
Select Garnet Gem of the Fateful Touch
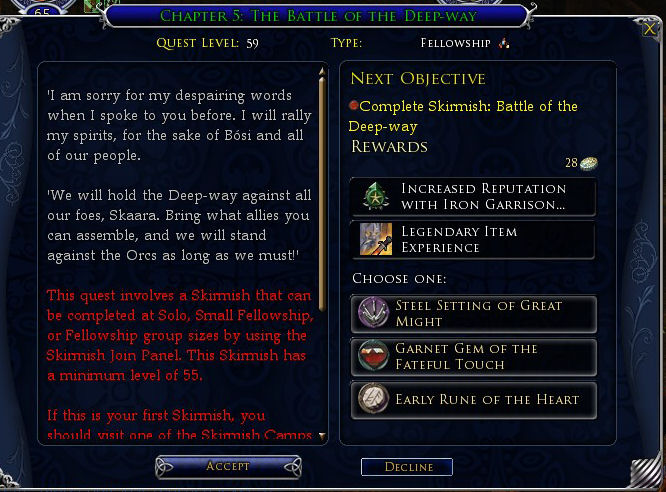click(x=473, y=357)
